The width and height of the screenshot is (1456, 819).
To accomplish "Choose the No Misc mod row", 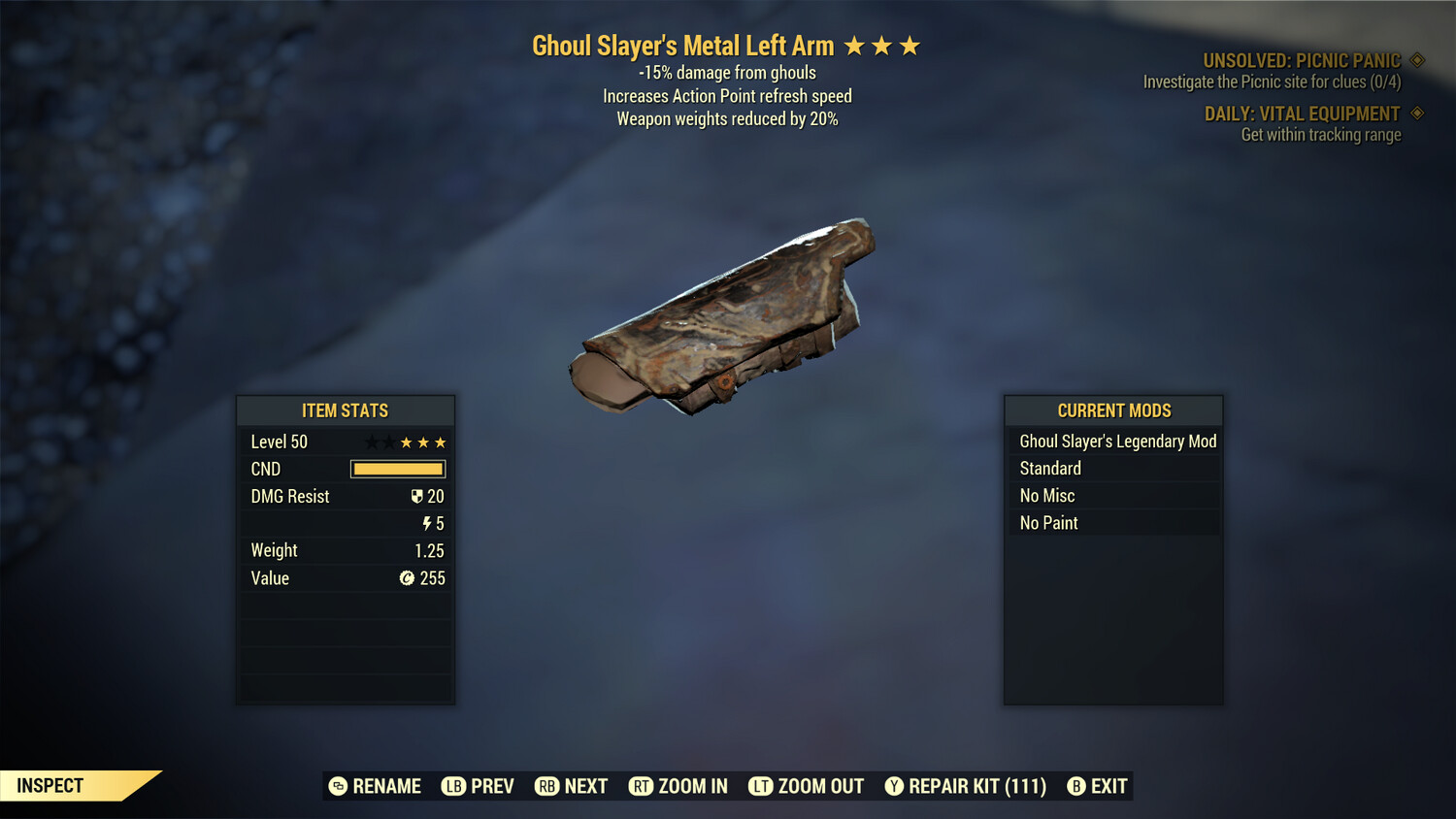I will point(1114,496).
